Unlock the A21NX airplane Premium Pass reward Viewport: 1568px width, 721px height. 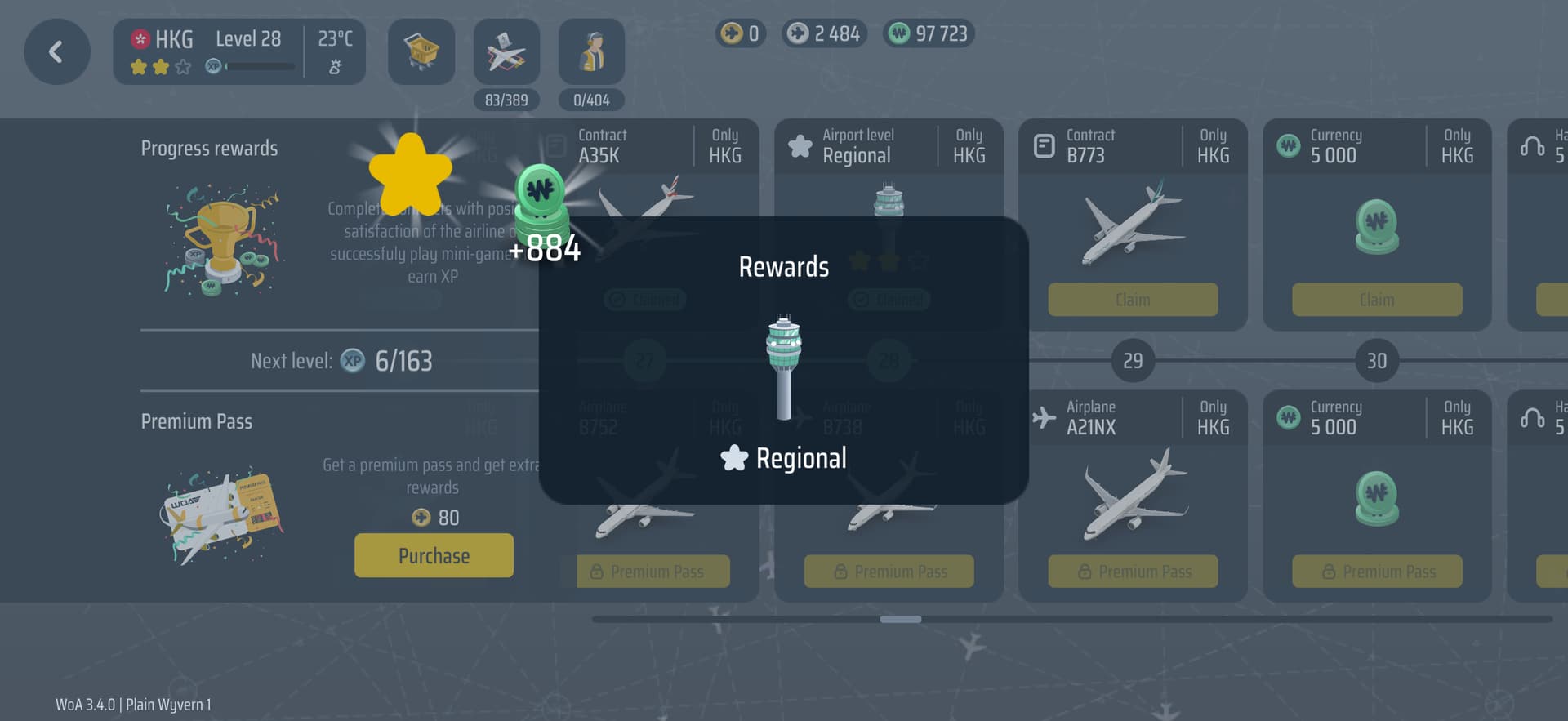(1132, 572)
